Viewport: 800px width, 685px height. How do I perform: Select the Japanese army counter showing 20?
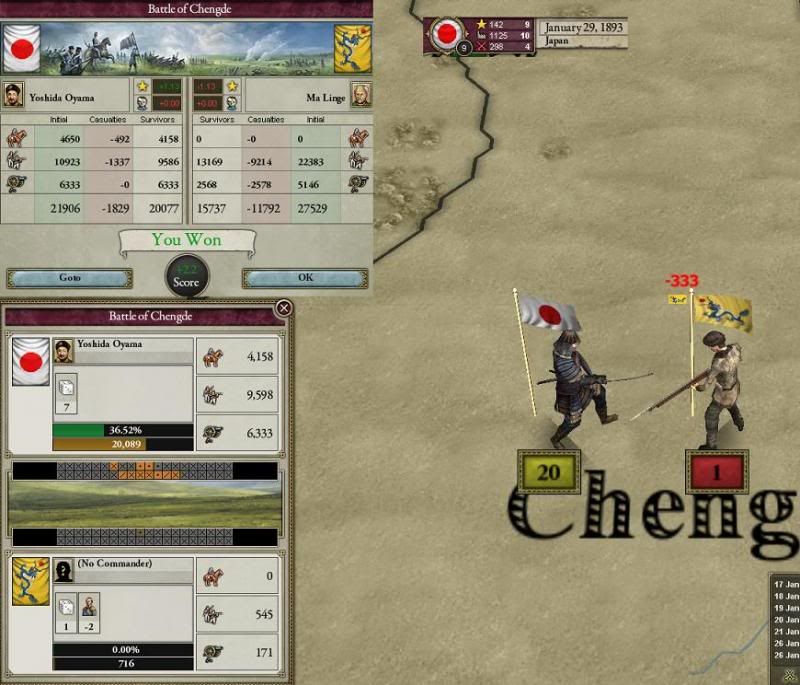[549, 471]
